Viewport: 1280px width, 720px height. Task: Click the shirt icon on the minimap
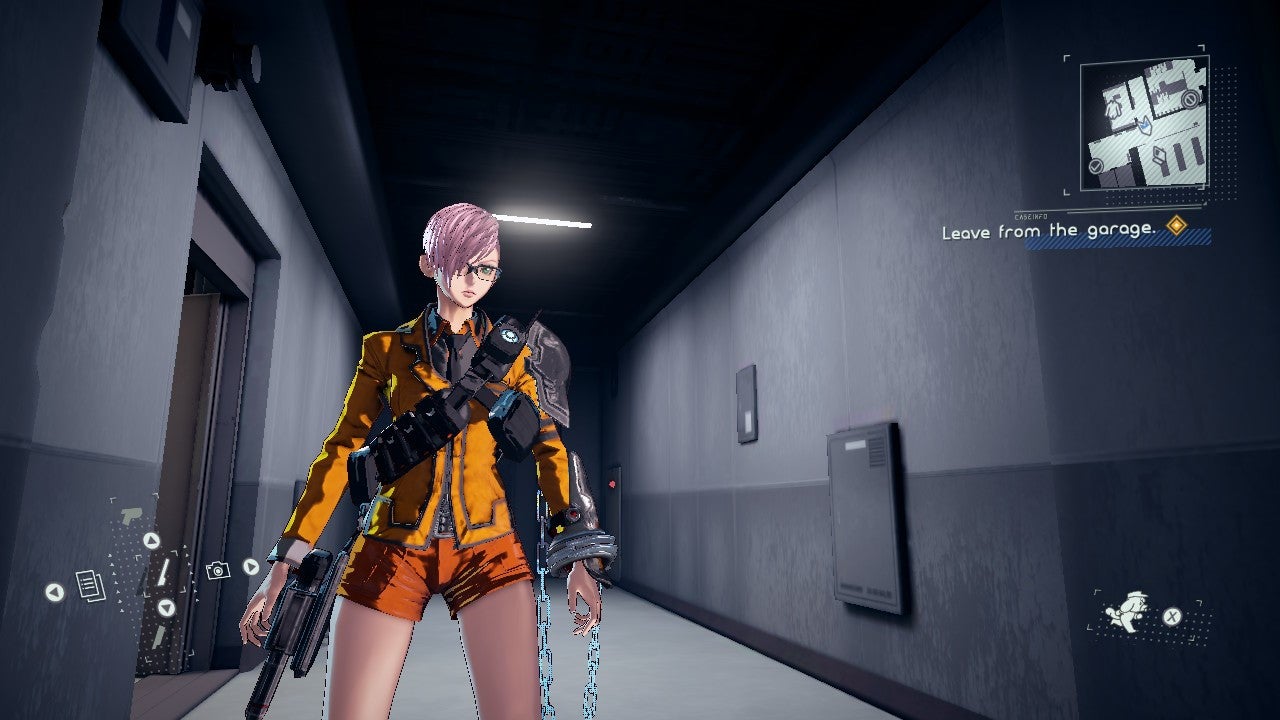coord(1114,107)
